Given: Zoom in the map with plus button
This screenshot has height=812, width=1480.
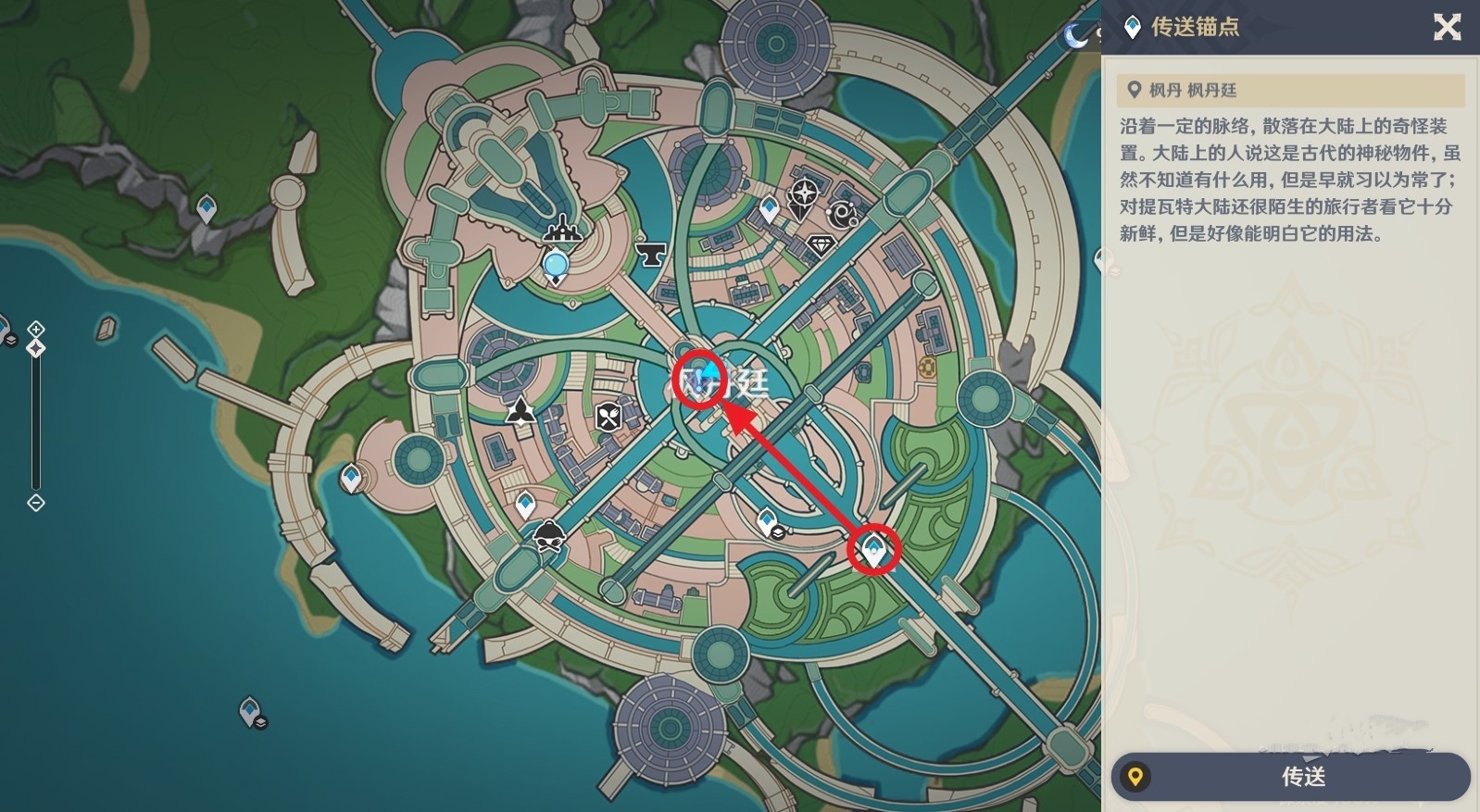Looking at the screenshot, I should [35, 330].
